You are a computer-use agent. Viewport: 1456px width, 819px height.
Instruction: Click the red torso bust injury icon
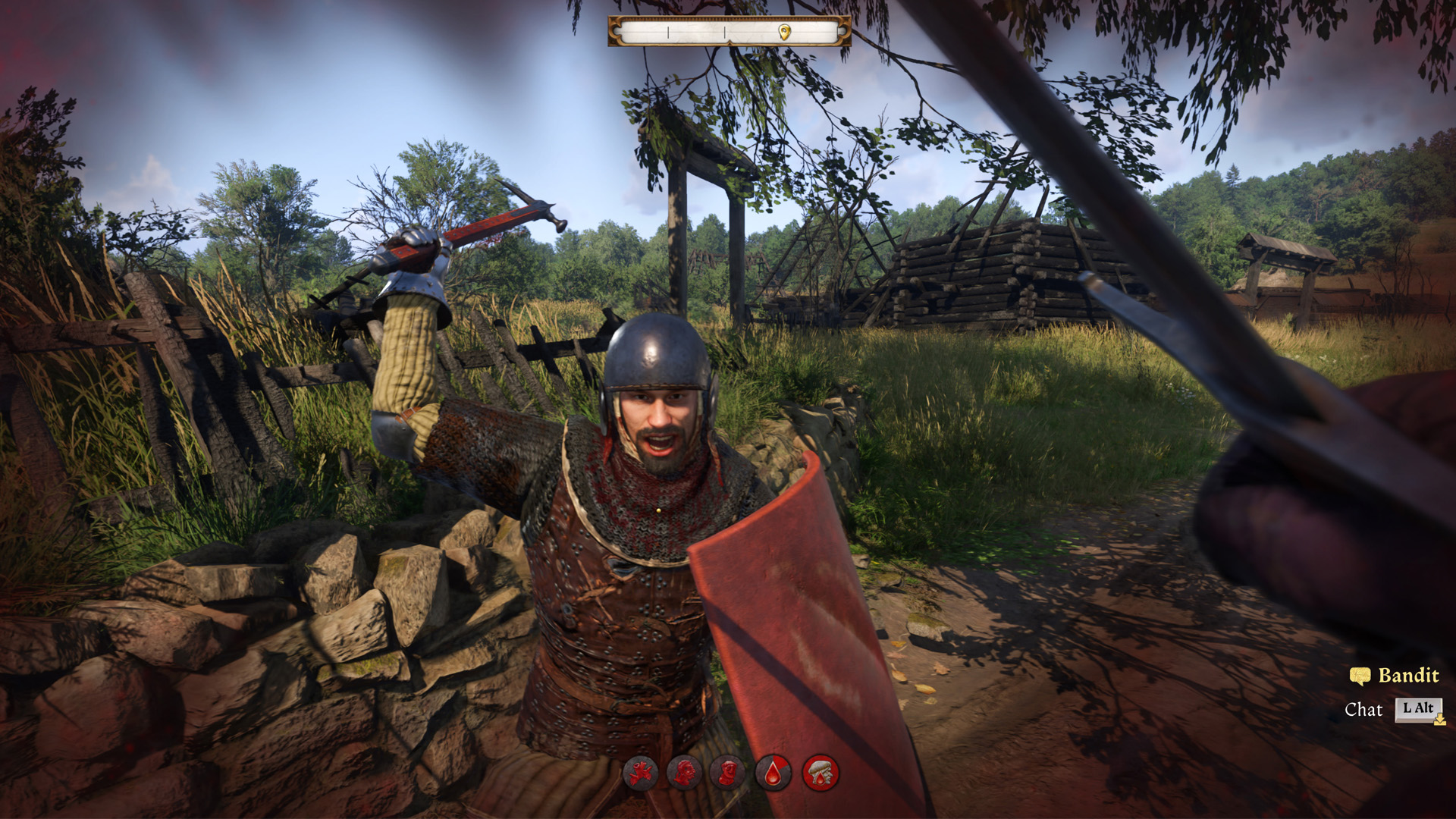click(x=729, y=773)
